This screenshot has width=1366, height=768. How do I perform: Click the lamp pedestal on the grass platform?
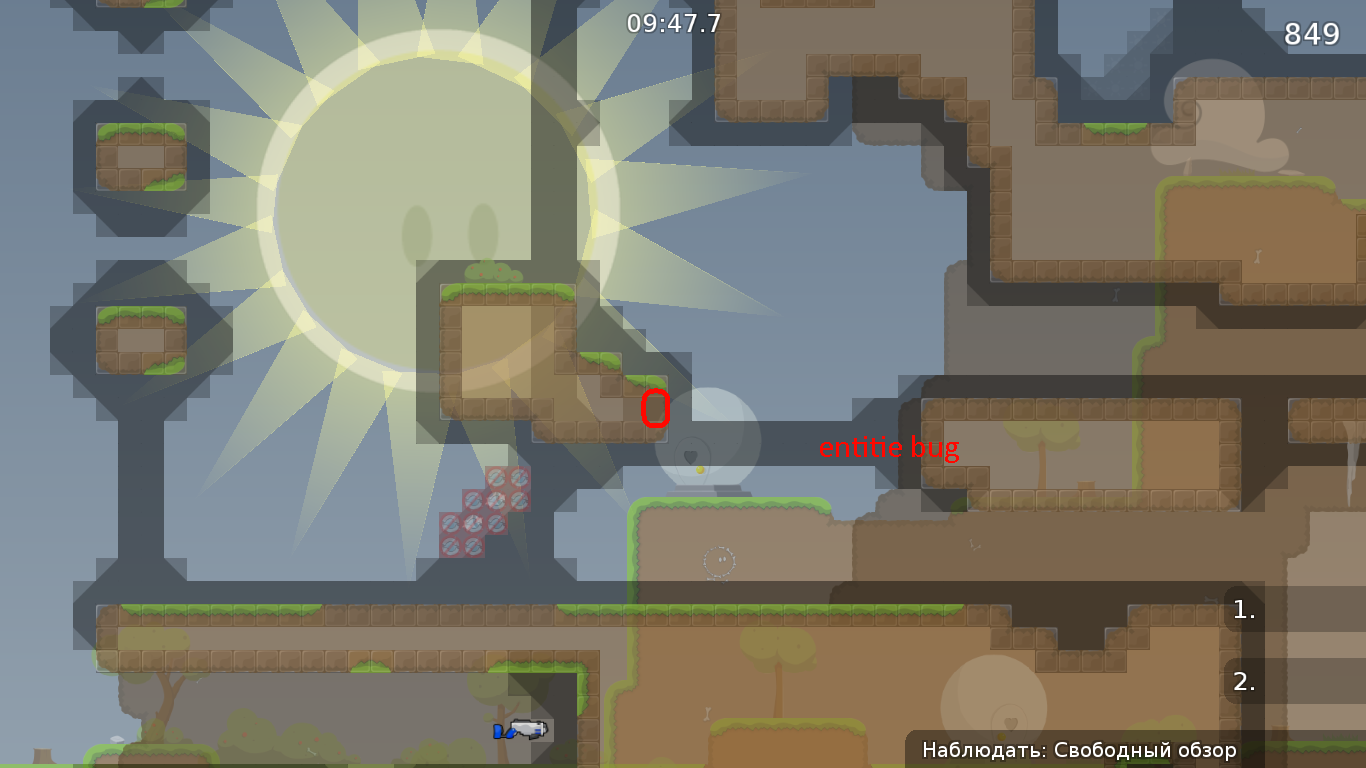coord(710,490)
